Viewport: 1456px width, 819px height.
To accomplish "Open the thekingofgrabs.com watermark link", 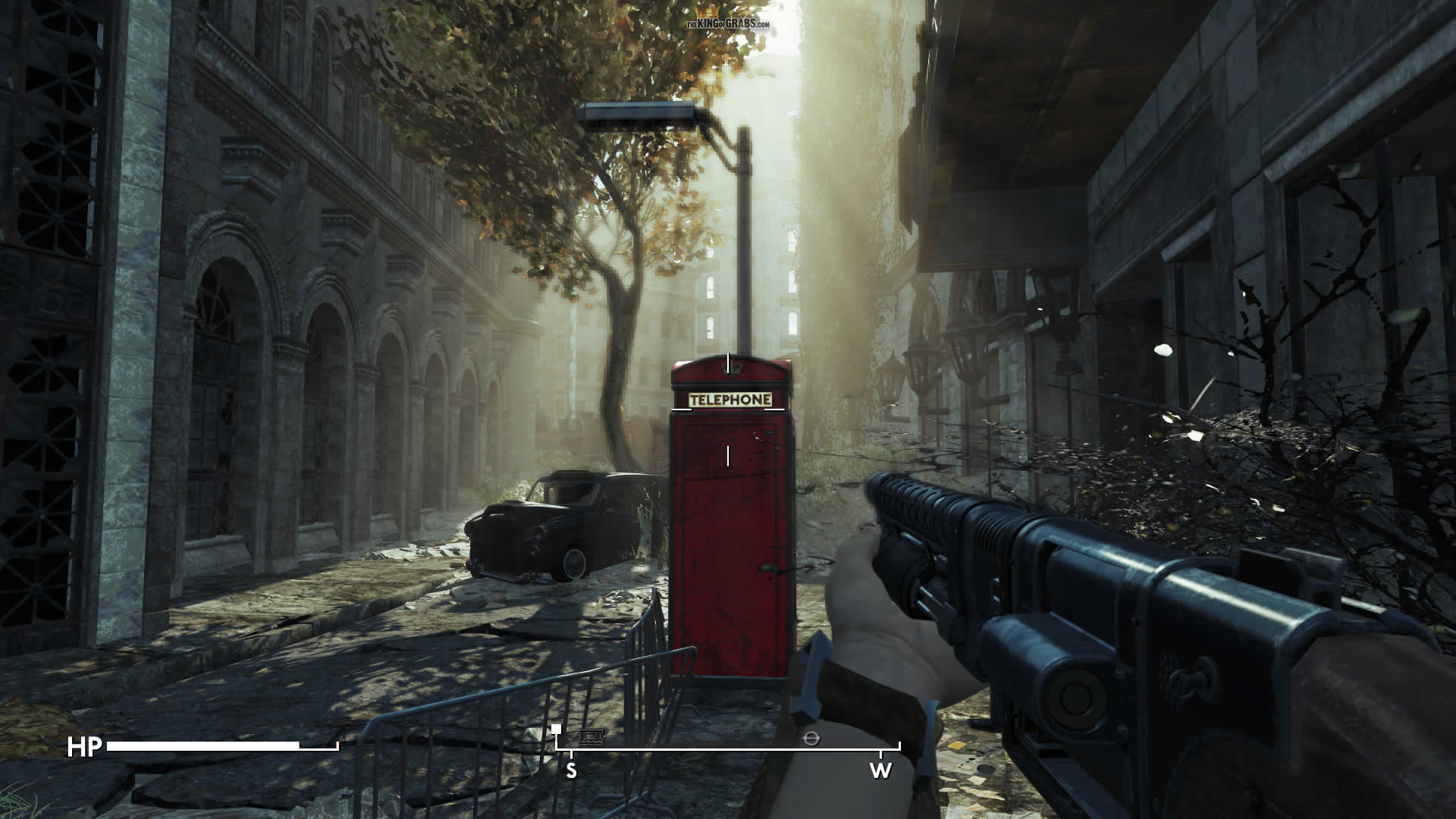I will 728,24.
